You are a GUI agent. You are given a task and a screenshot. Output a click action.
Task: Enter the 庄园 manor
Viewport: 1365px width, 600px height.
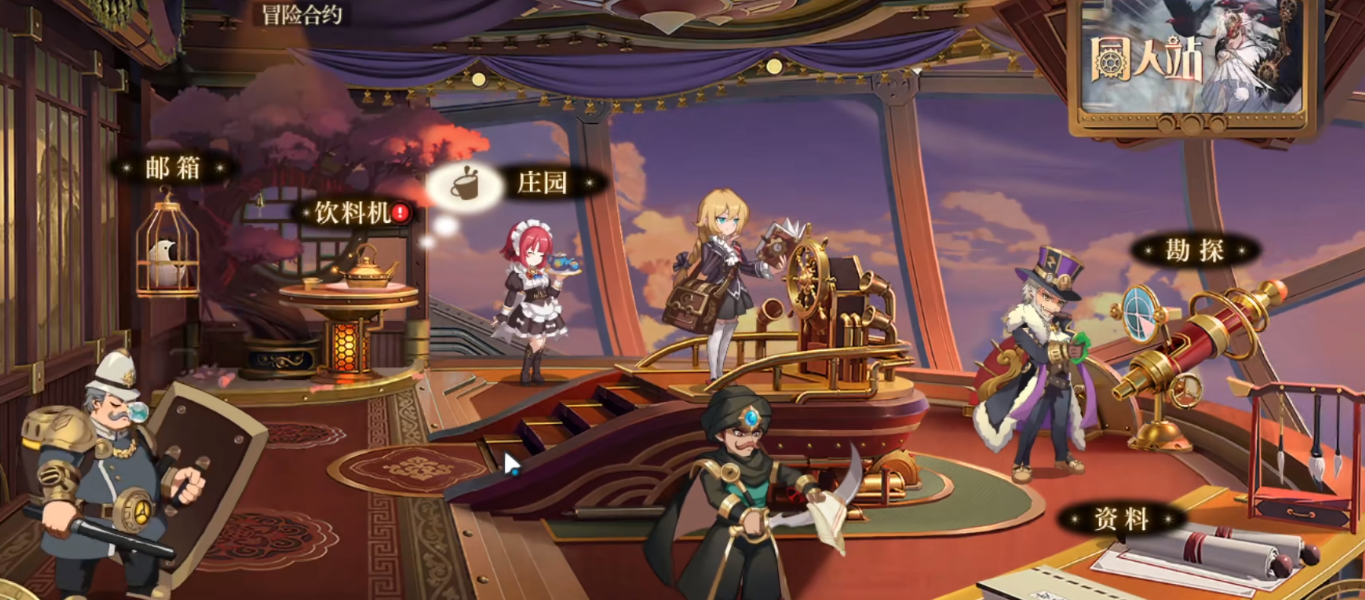544,183
